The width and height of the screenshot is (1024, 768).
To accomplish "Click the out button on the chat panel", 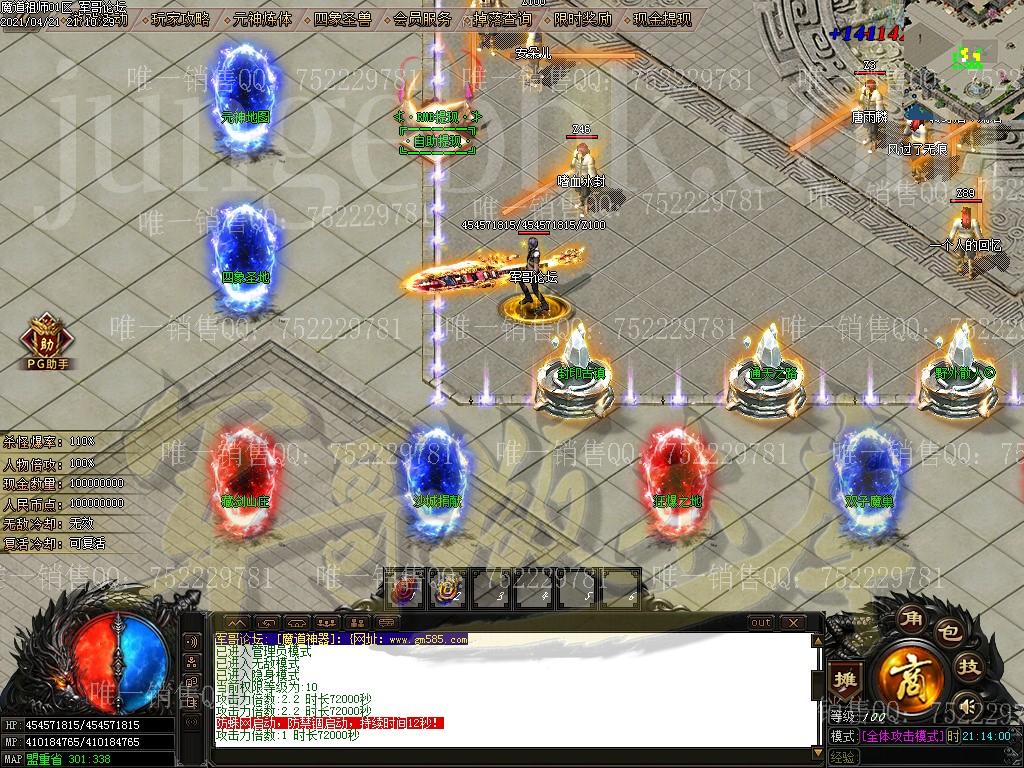I will [761, 623].
